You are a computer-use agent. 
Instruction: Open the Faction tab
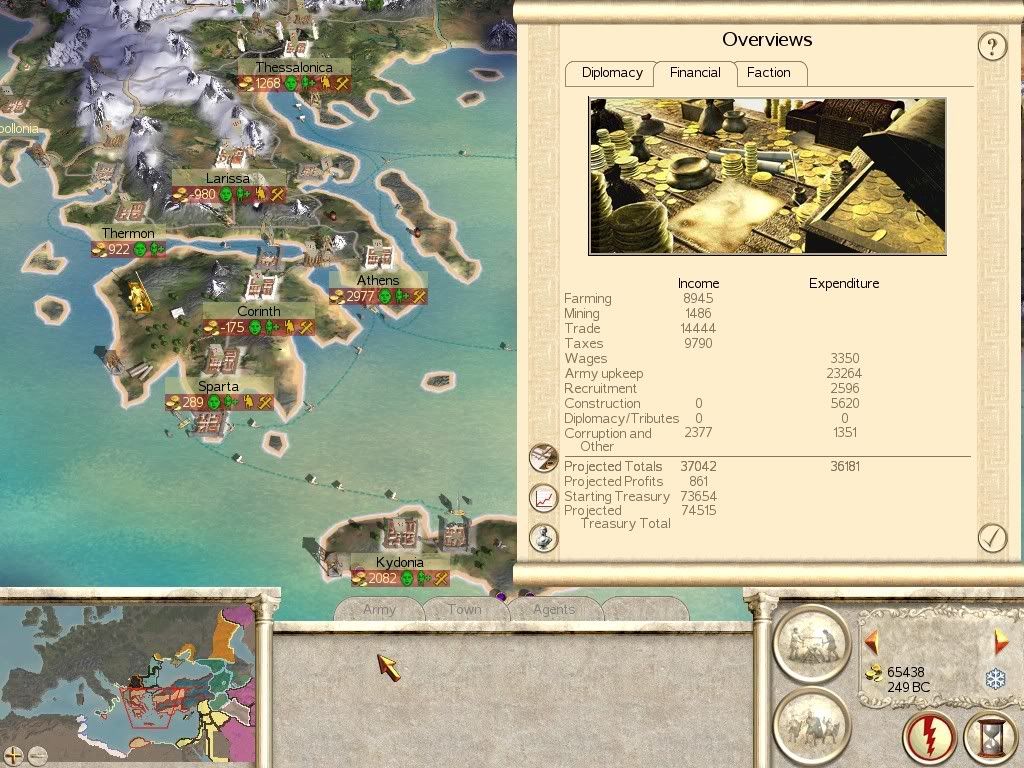tap(768, 73)
